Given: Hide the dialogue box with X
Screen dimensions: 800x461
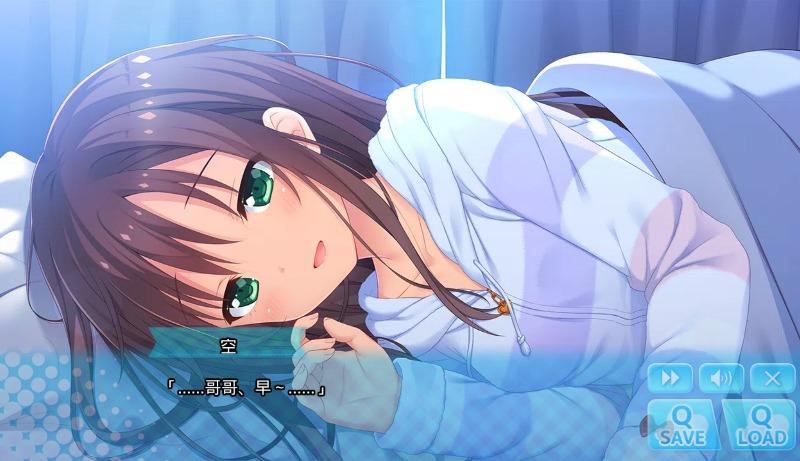Looking at the screenshot, I should (772, 378).
